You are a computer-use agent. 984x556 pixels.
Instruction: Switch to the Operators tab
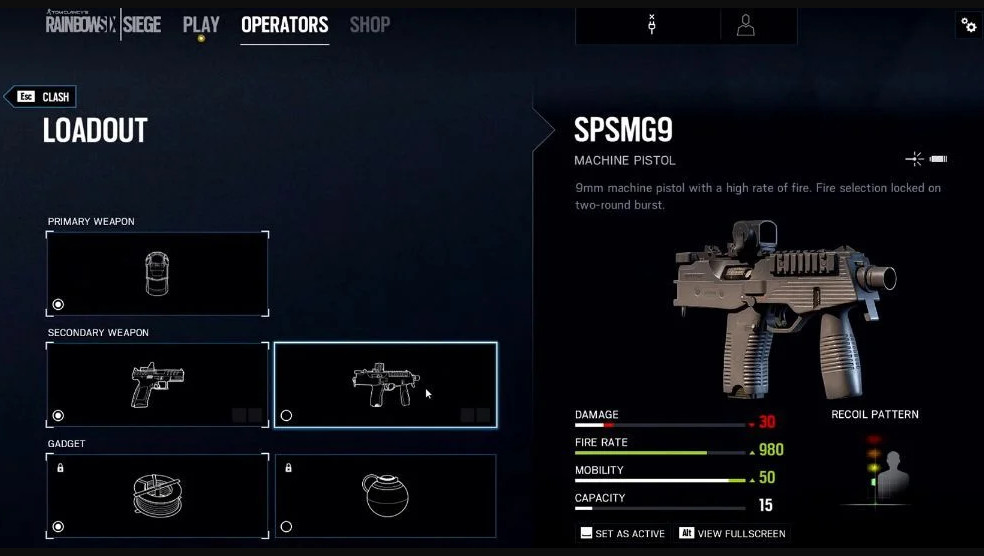(284, 24)
